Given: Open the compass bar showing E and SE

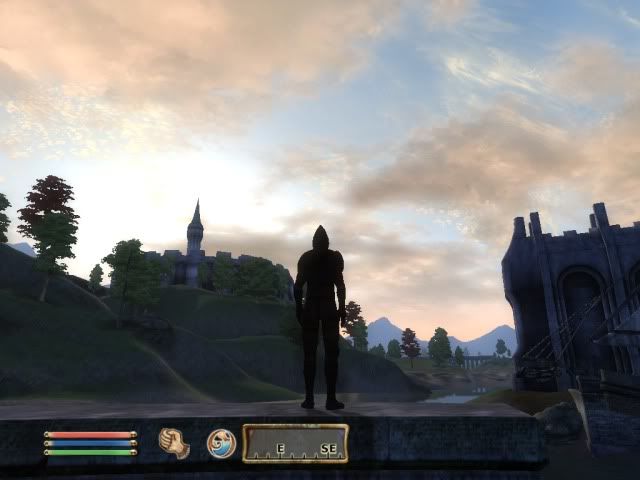Looking at the screenshot, I should click(295, 443).
